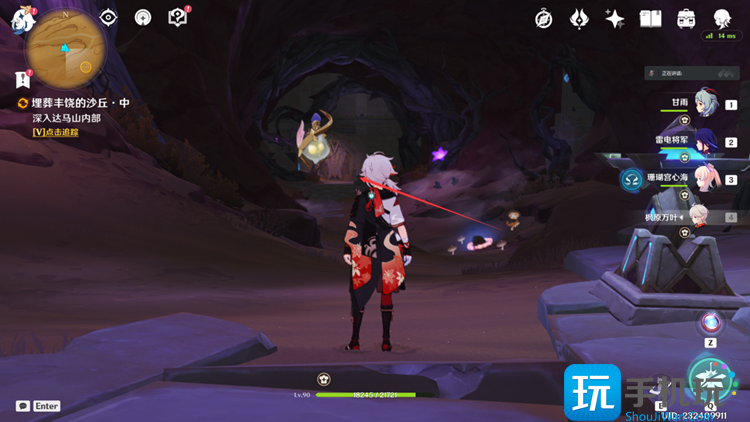Viewport: 750px width, 422px height.
Task: Open the co-op fingerprint icon
Action: pyautogui.click(x=143, y=17)
